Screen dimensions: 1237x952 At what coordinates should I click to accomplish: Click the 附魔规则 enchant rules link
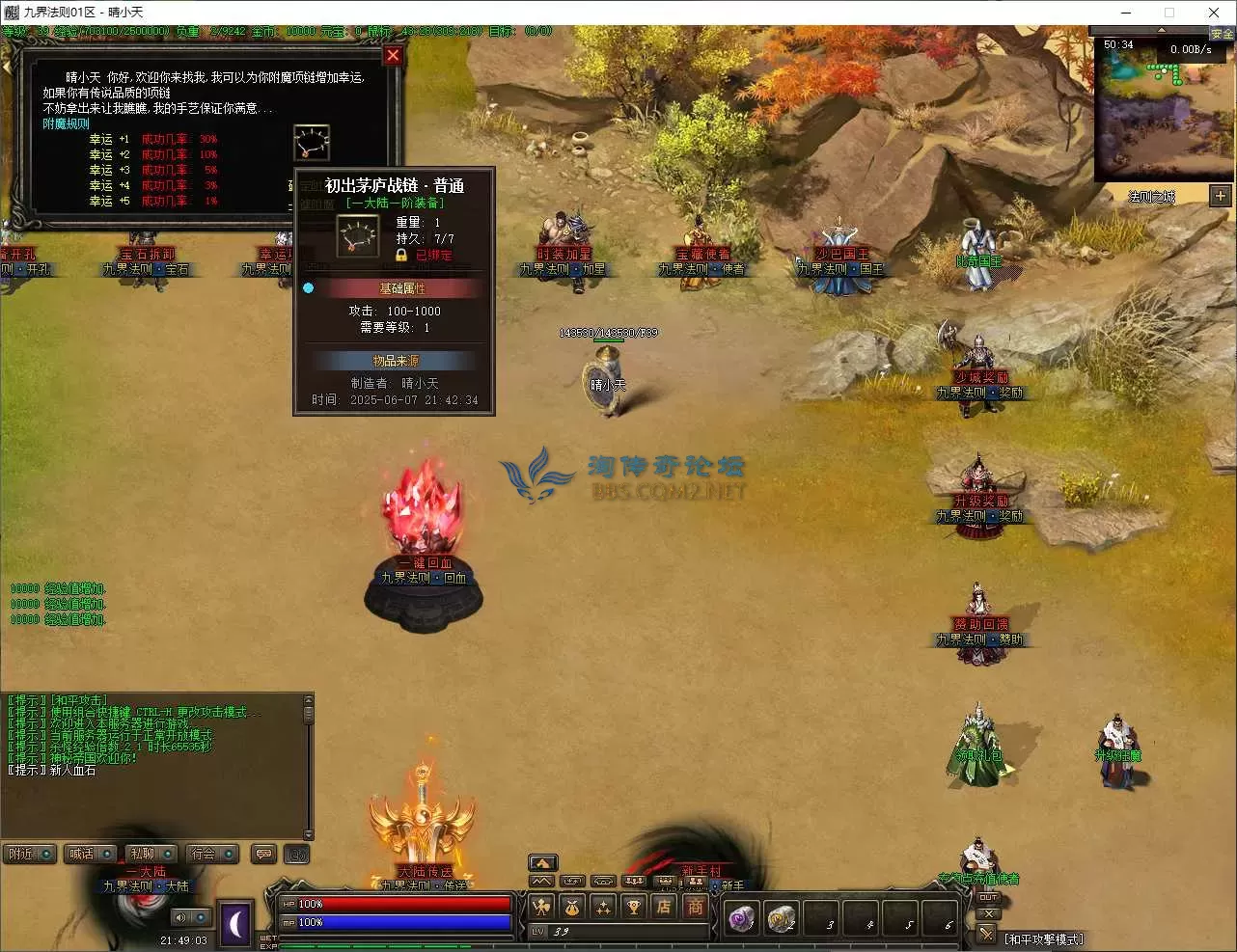point(66,123)
